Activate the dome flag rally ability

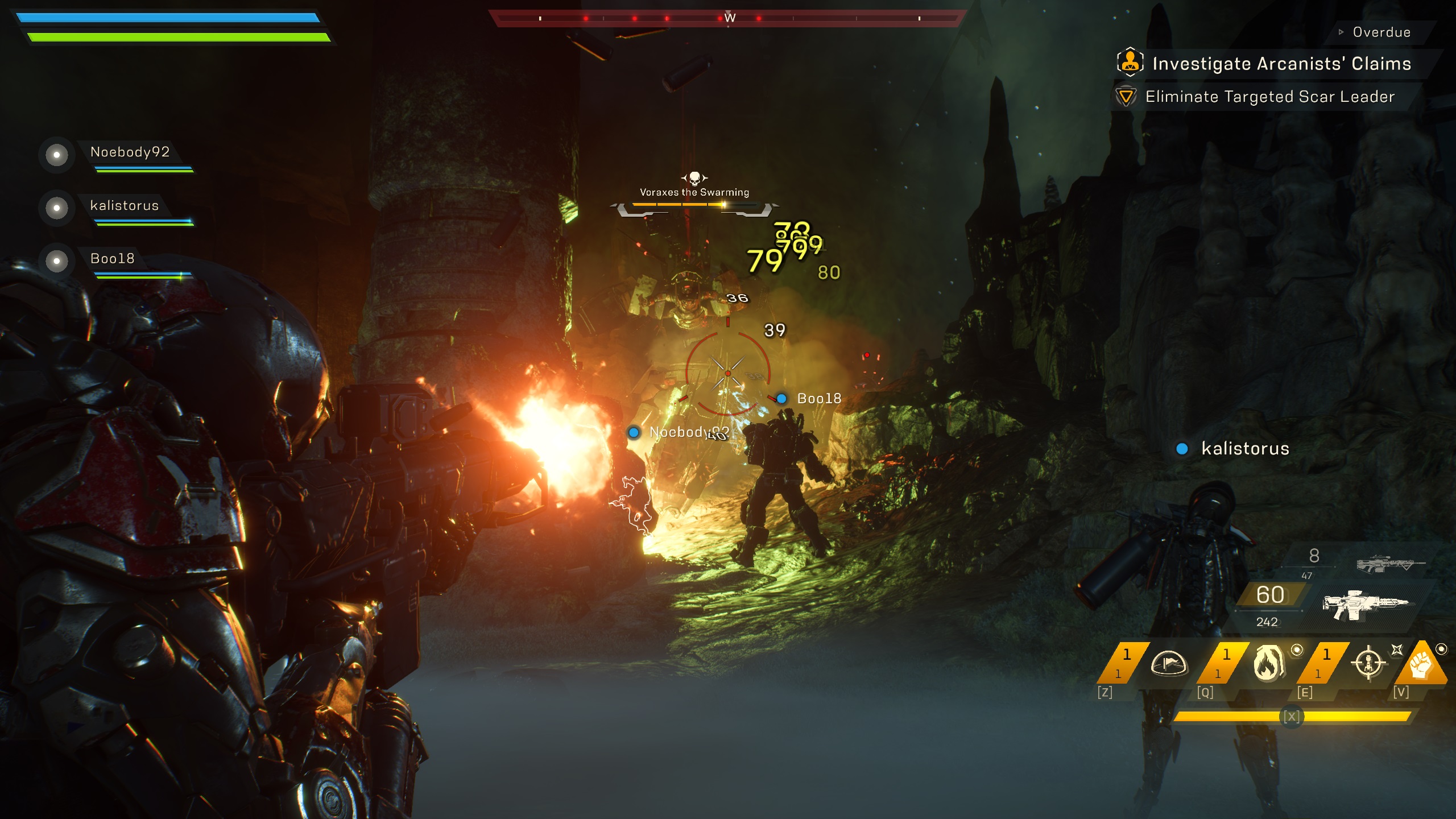pyautogui.click(x=1169, y=663)
